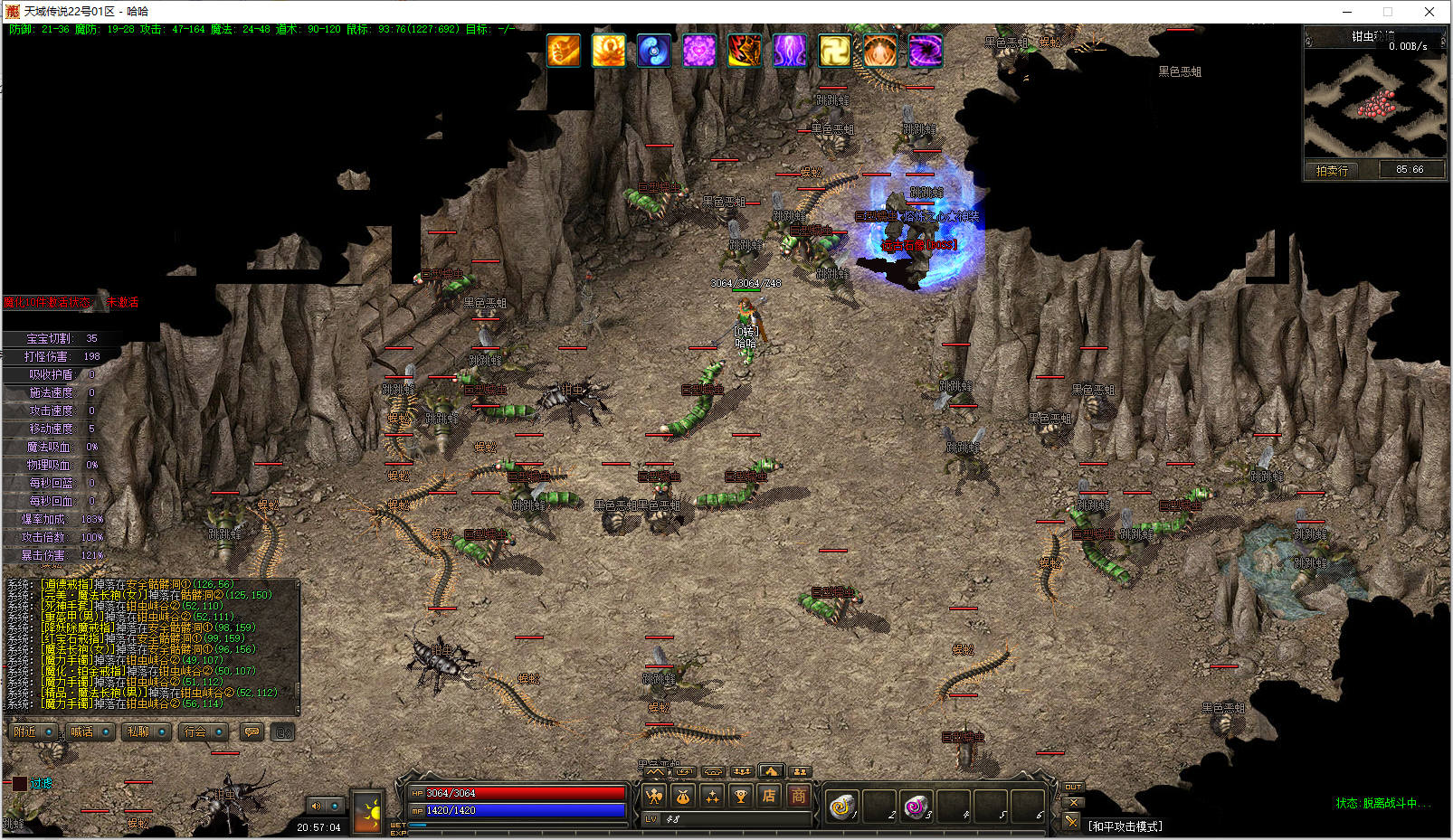Select the 私聊 private chat channel
This screenshot has width=1453, height=840.
138,731
